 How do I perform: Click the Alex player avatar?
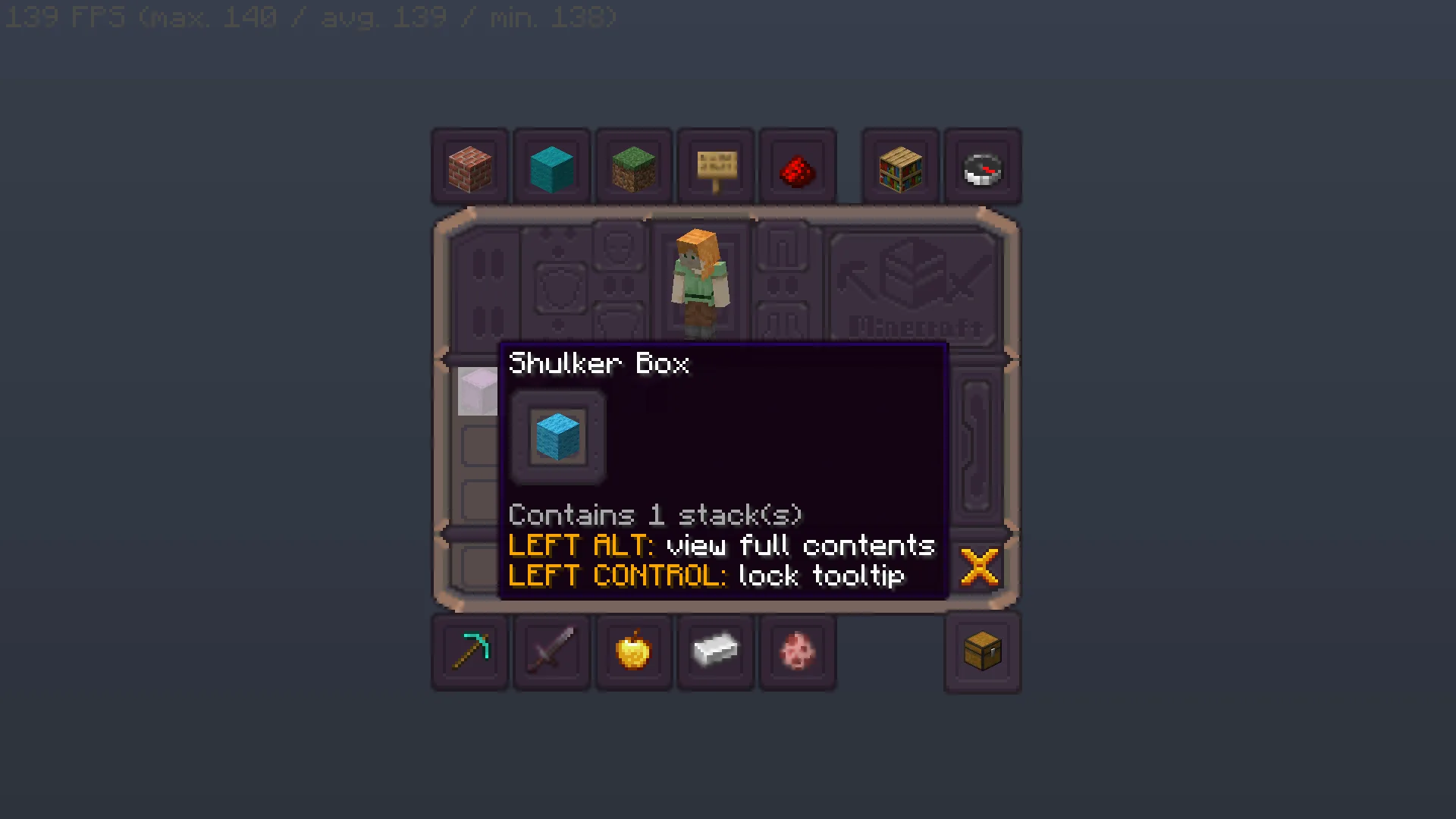699,281
